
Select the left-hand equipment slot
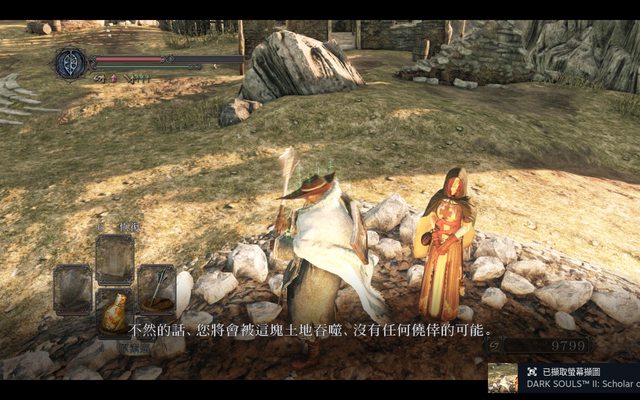73,288
